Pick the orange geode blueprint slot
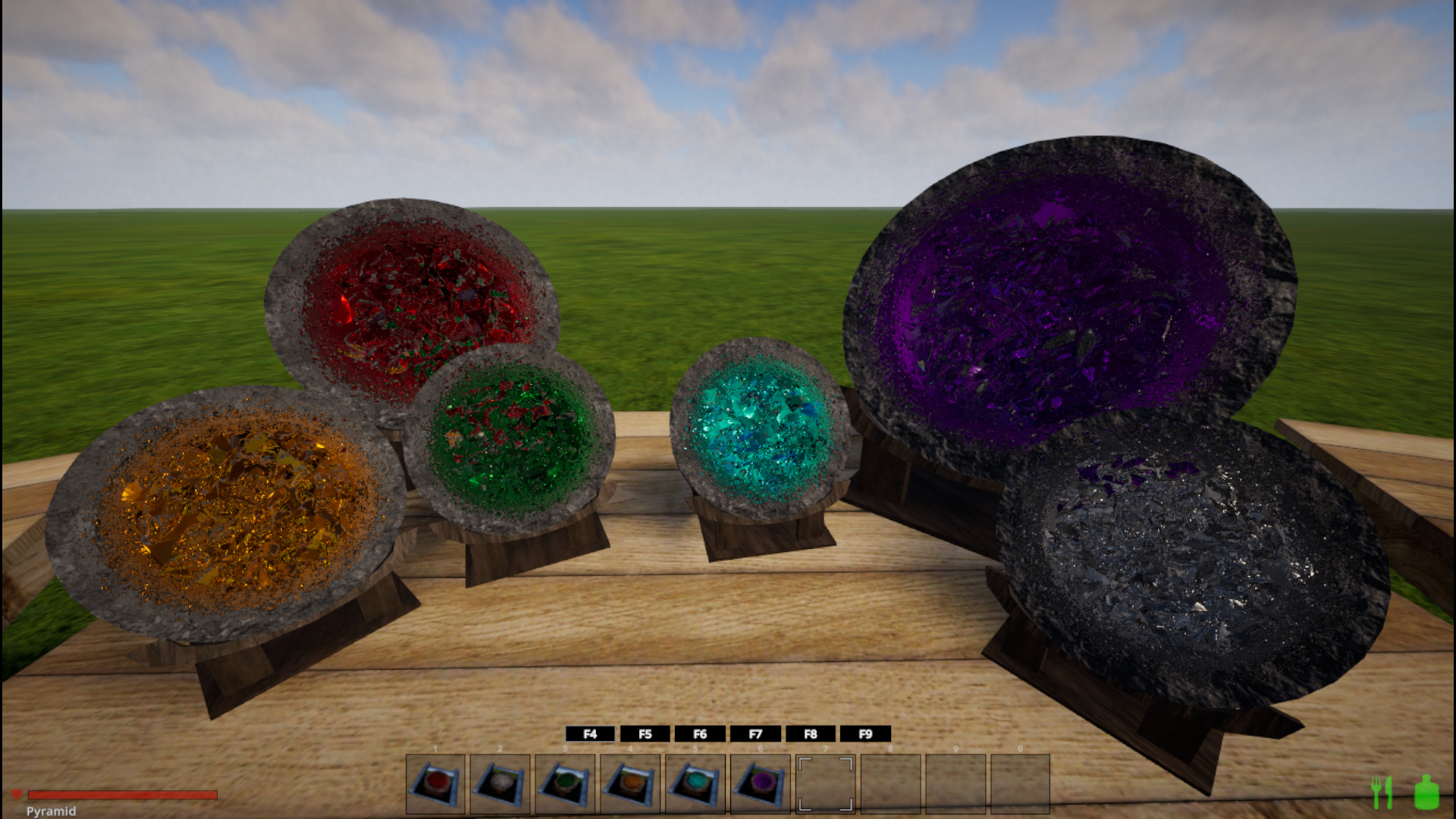1456x819 pixels. tap(630, 783)
